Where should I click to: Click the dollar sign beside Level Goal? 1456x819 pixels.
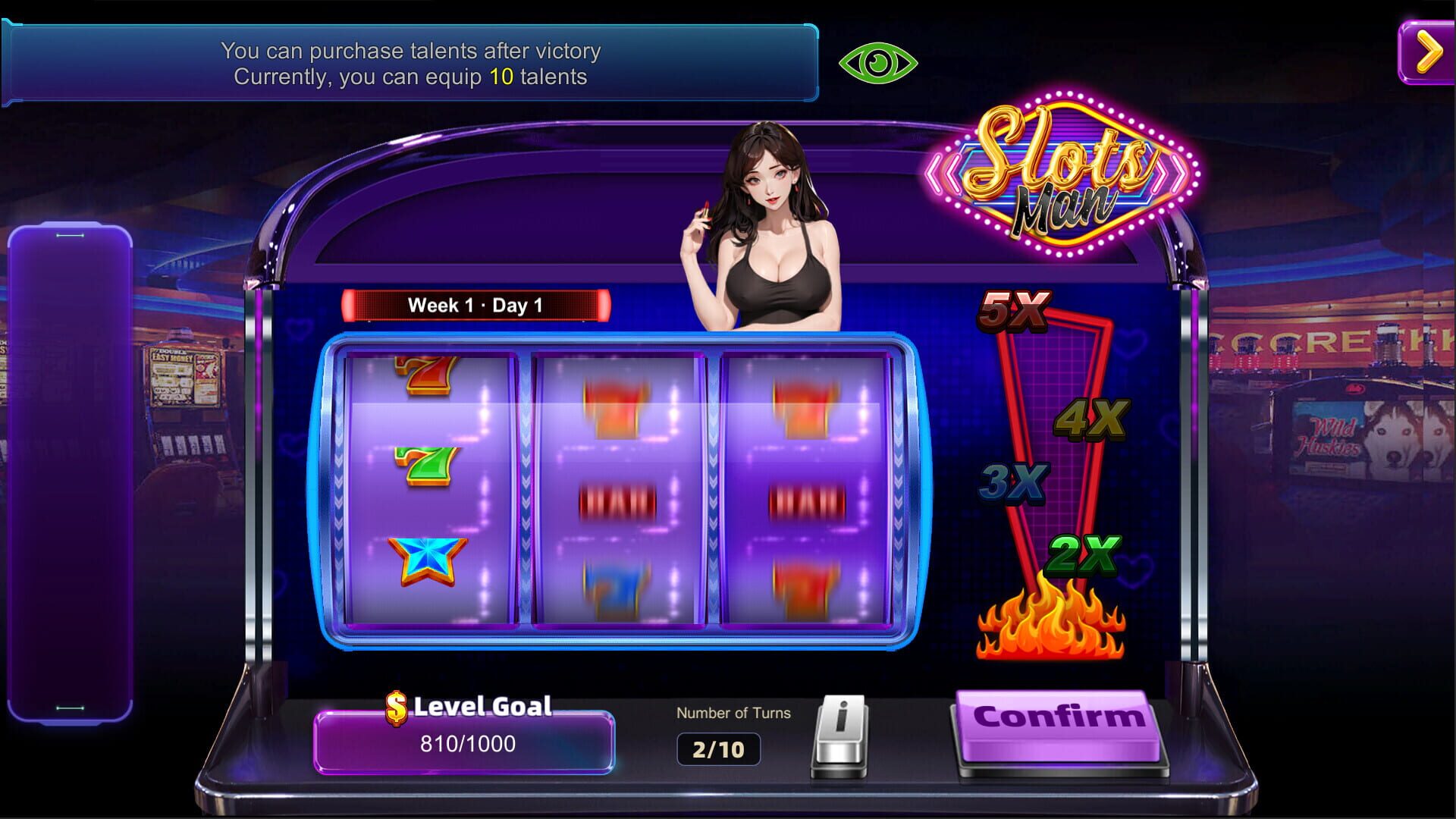396,707
